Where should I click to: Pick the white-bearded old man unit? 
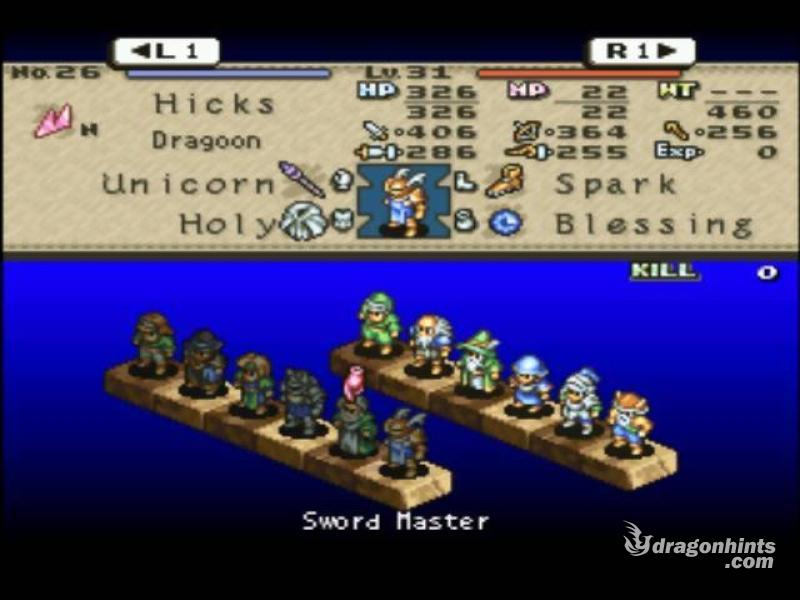point(430,344)
